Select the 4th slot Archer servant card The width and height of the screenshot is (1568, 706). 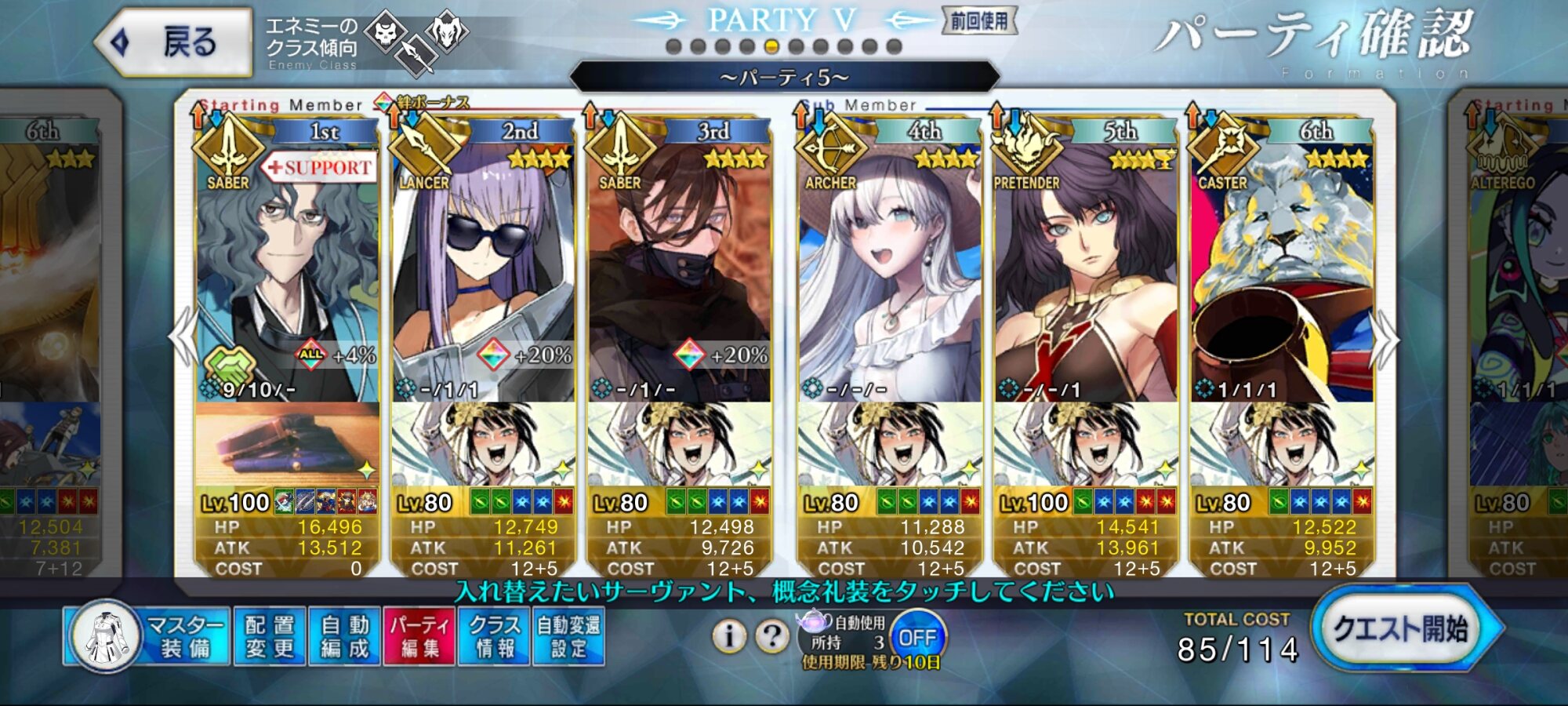889,267
